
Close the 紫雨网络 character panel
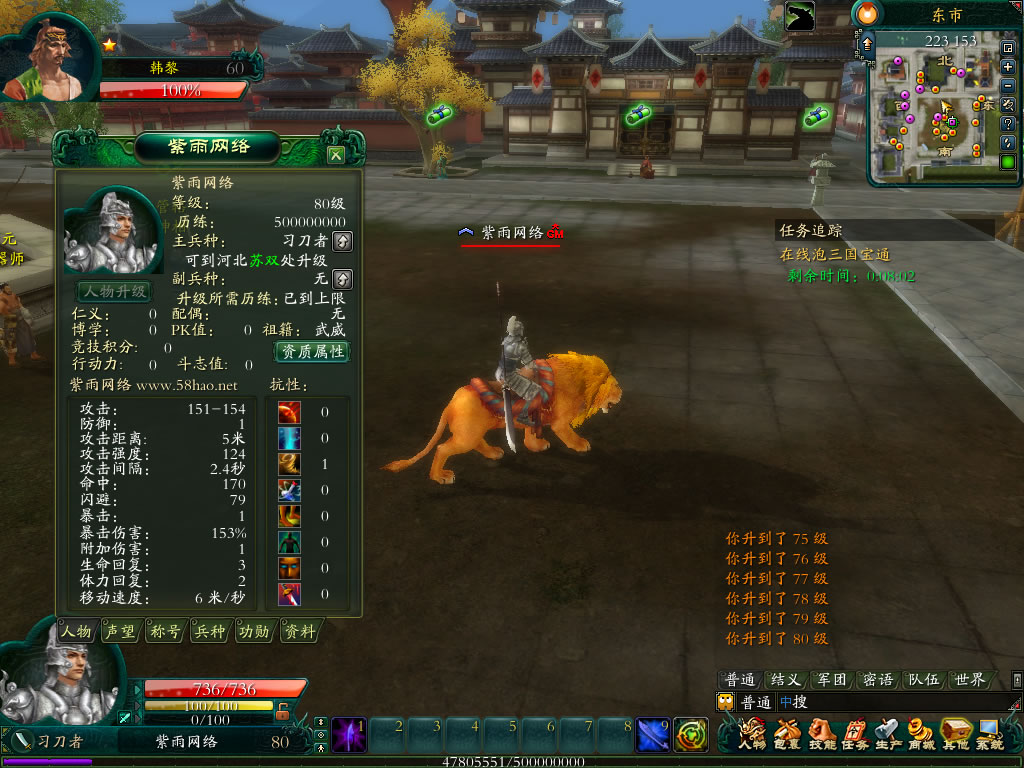point(336,155)
